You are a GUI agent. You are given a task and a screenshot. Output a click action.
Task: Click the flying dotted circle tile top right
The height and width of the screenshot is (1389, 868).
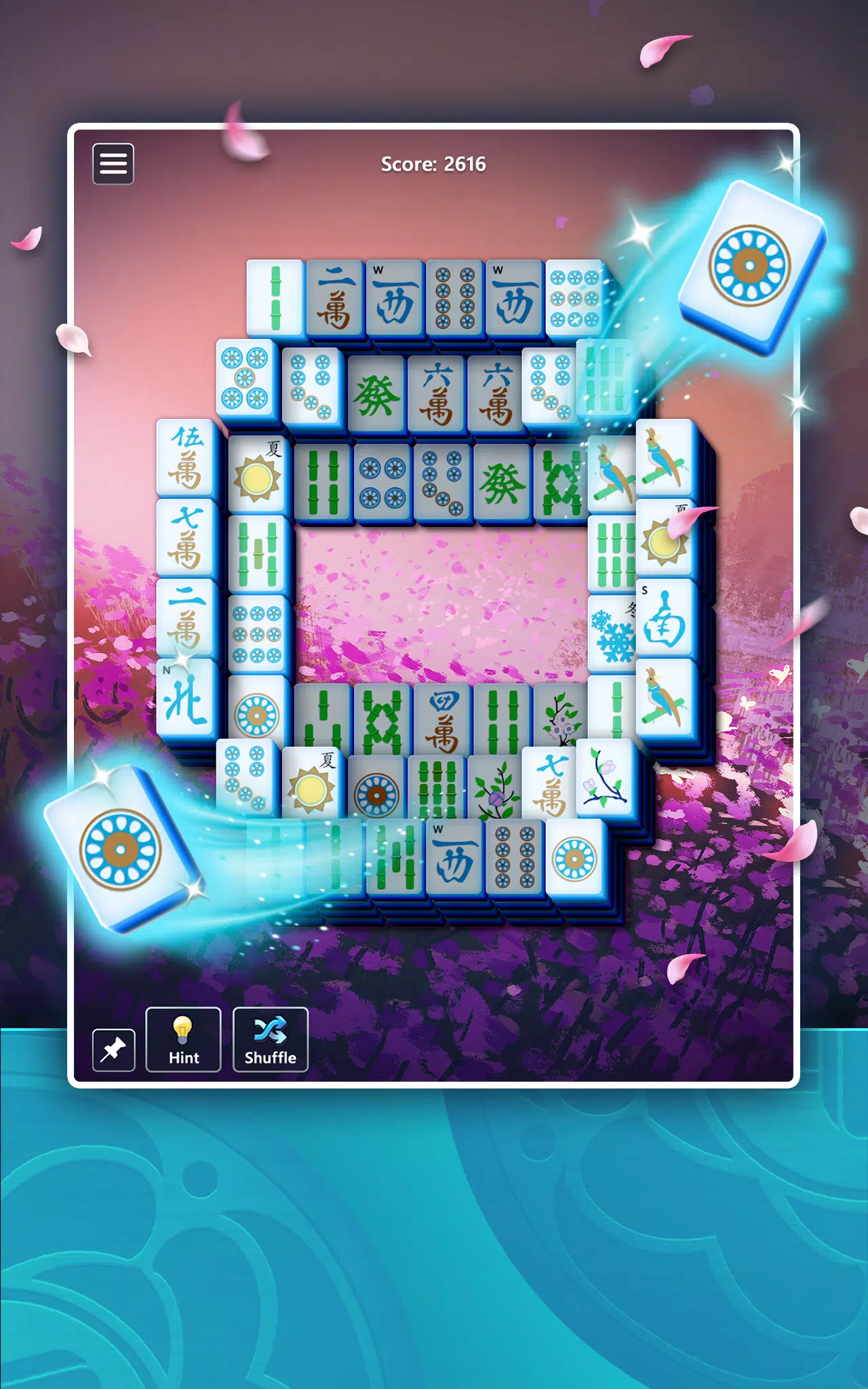[x=748, y=263]
